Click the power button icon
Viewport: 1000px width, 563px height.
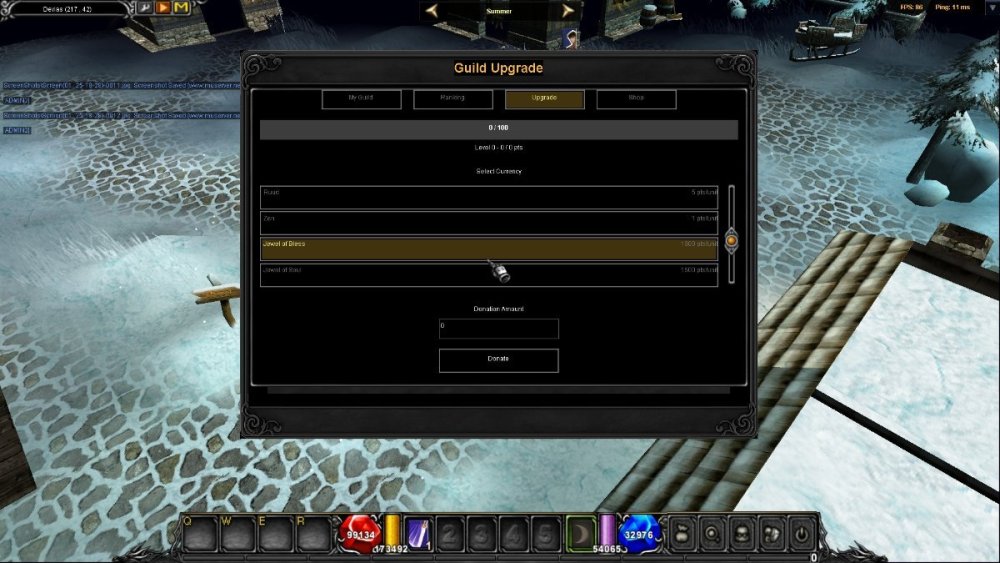pyautogui.click(x=802, y=533)
